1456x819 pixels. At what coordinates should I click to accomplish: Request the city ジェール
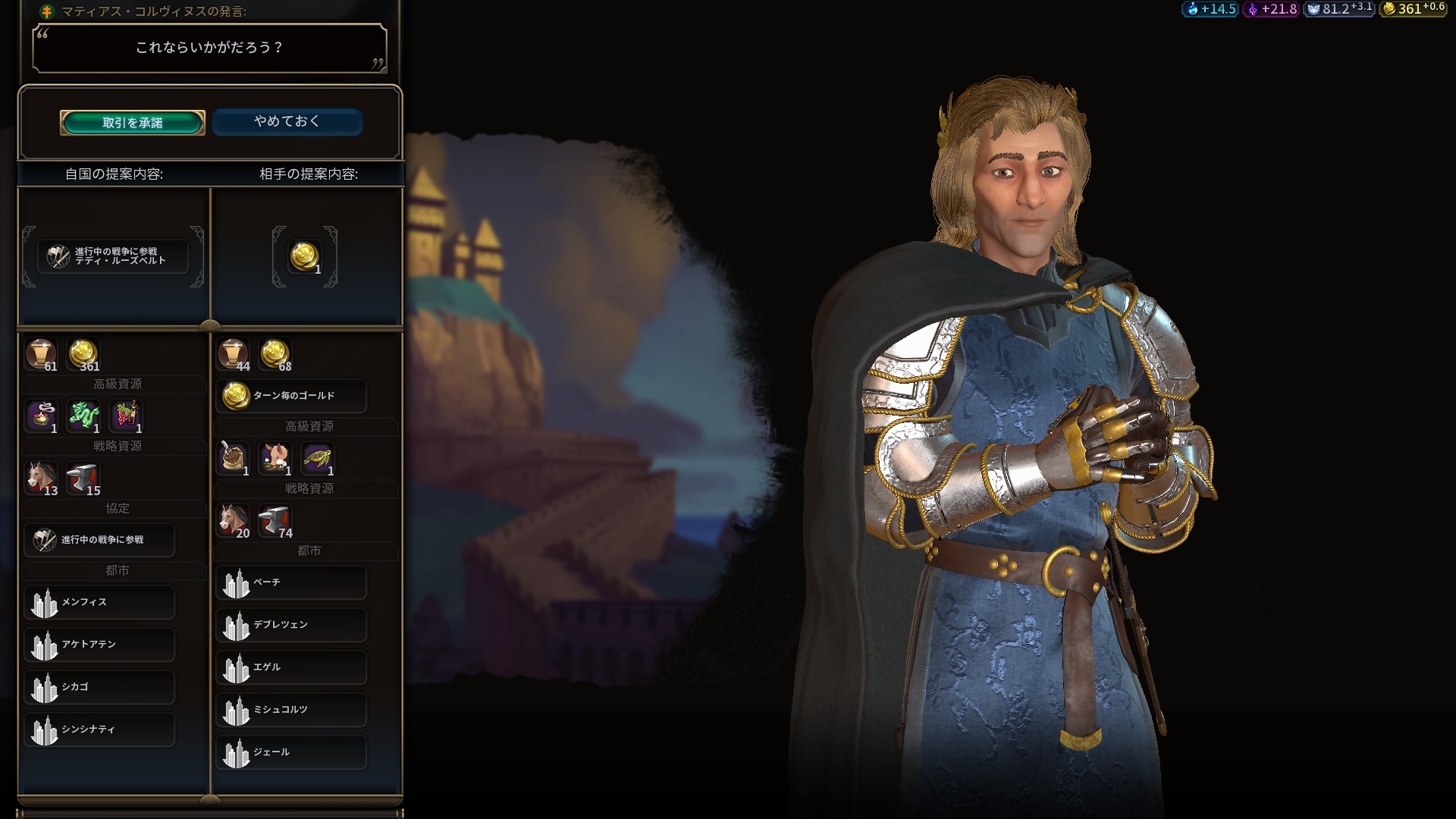[291, 752]
